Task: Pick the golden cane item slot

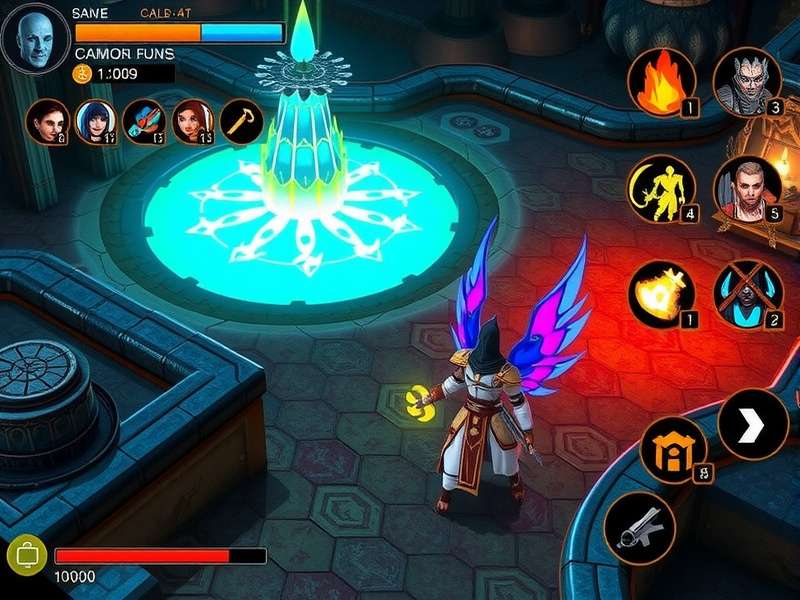Action: [241, 121]
